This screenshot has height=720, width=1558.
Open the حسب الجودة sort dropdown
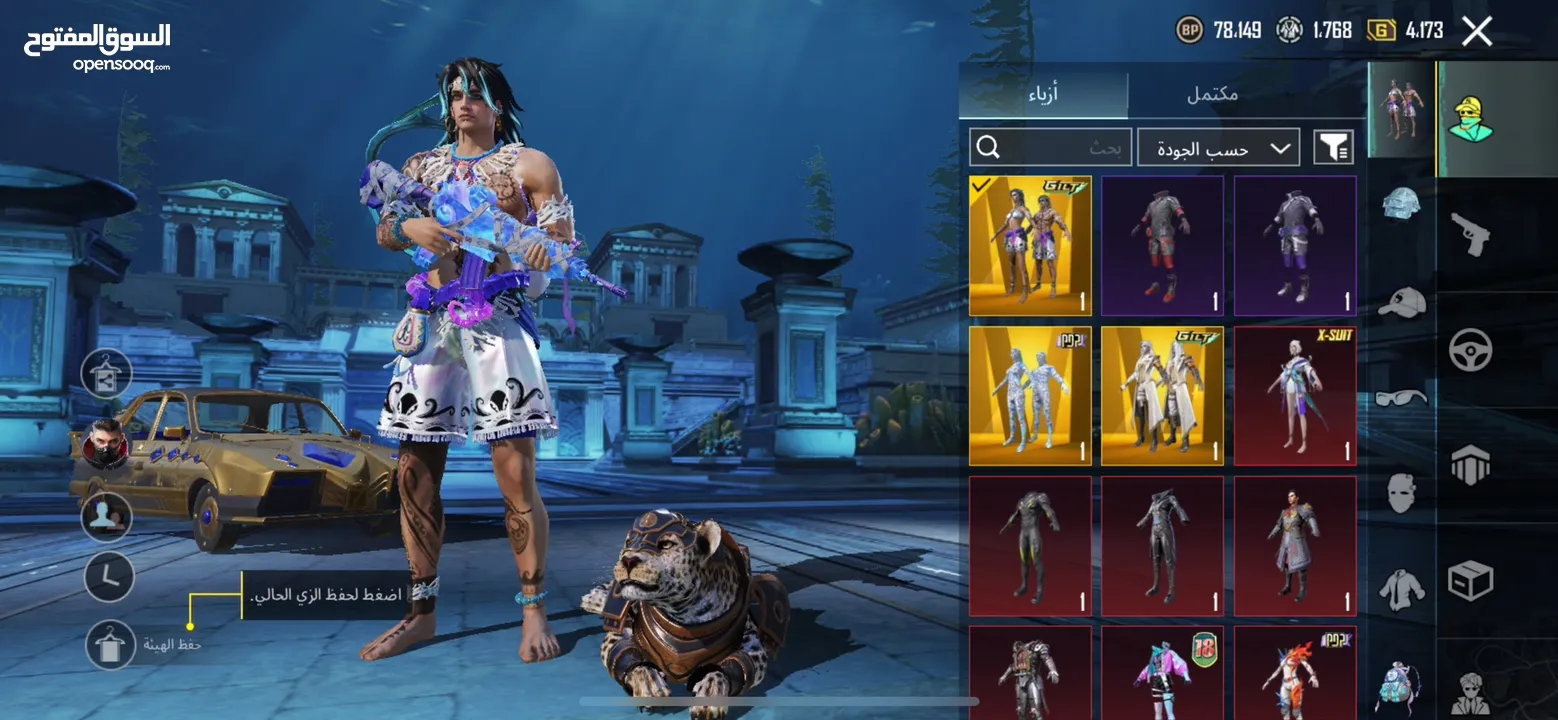coord(1218,148)
